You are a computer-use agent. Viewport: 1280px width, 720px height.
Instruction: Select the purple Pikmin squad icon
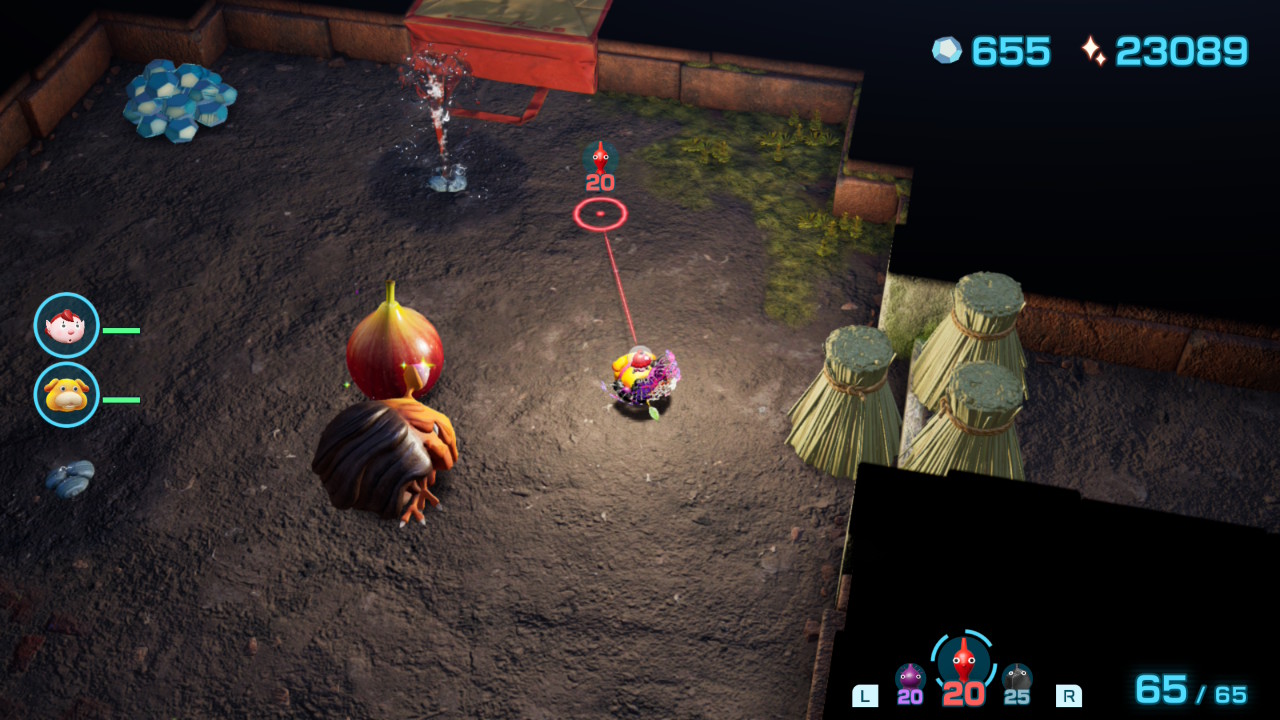[x=910, y=678]
